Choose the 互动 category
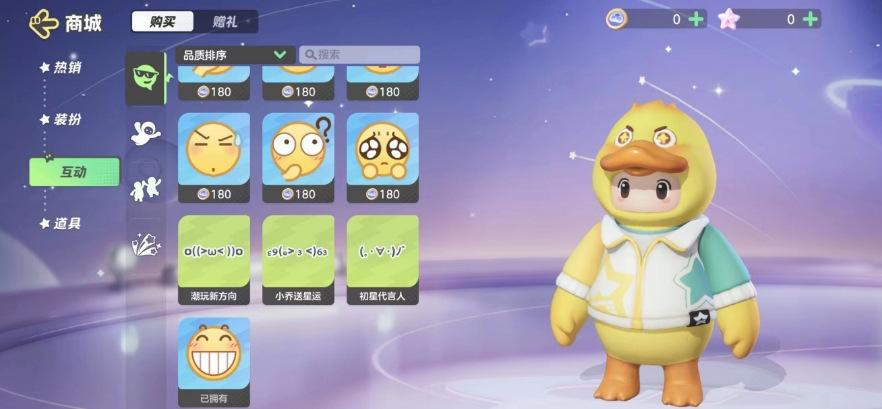Image resolution: width=882 pixels, height=409 pixels. tap(74, 172)
